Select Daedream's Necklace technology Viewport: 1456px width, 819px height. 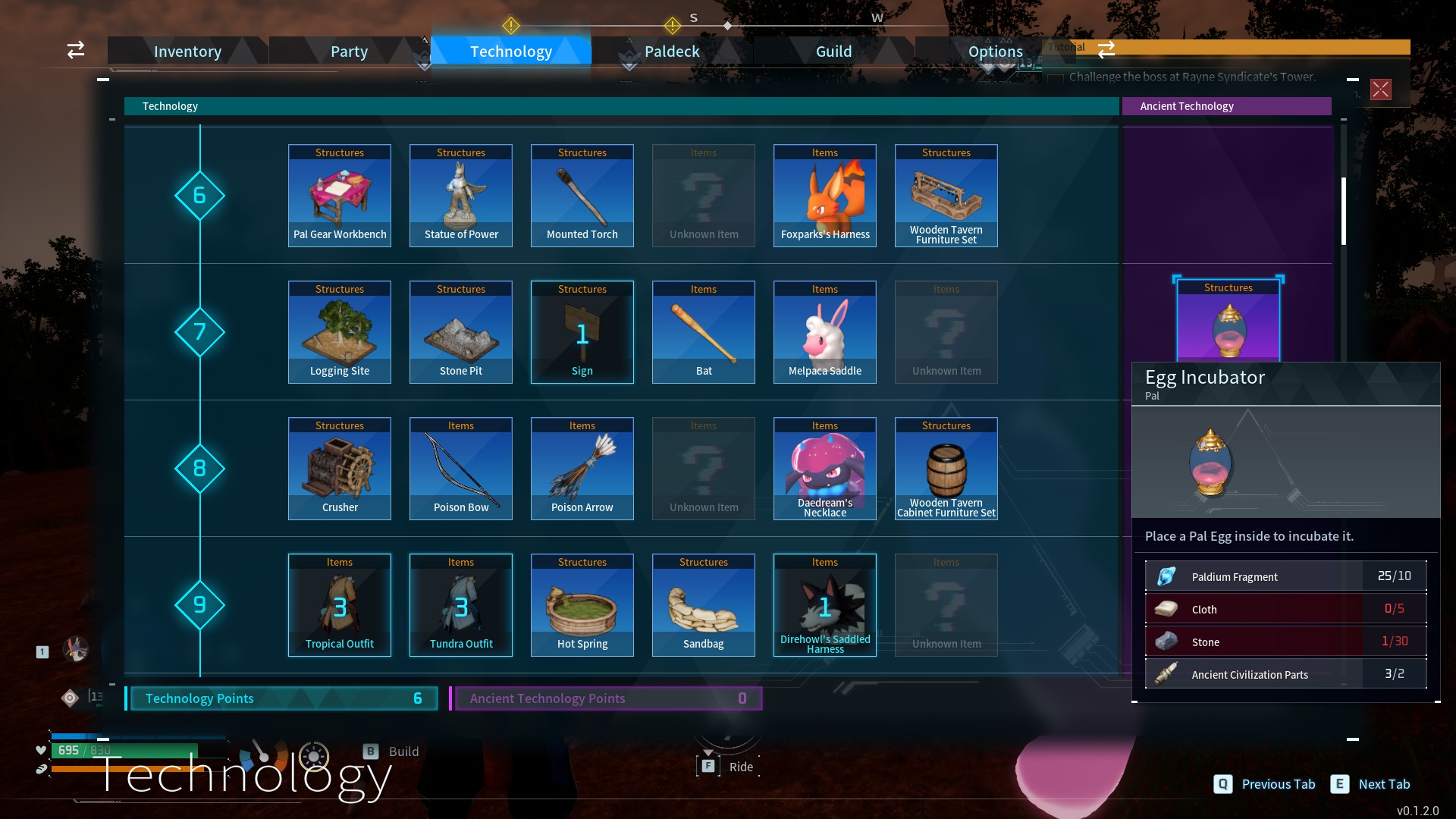tap(825, 469)
